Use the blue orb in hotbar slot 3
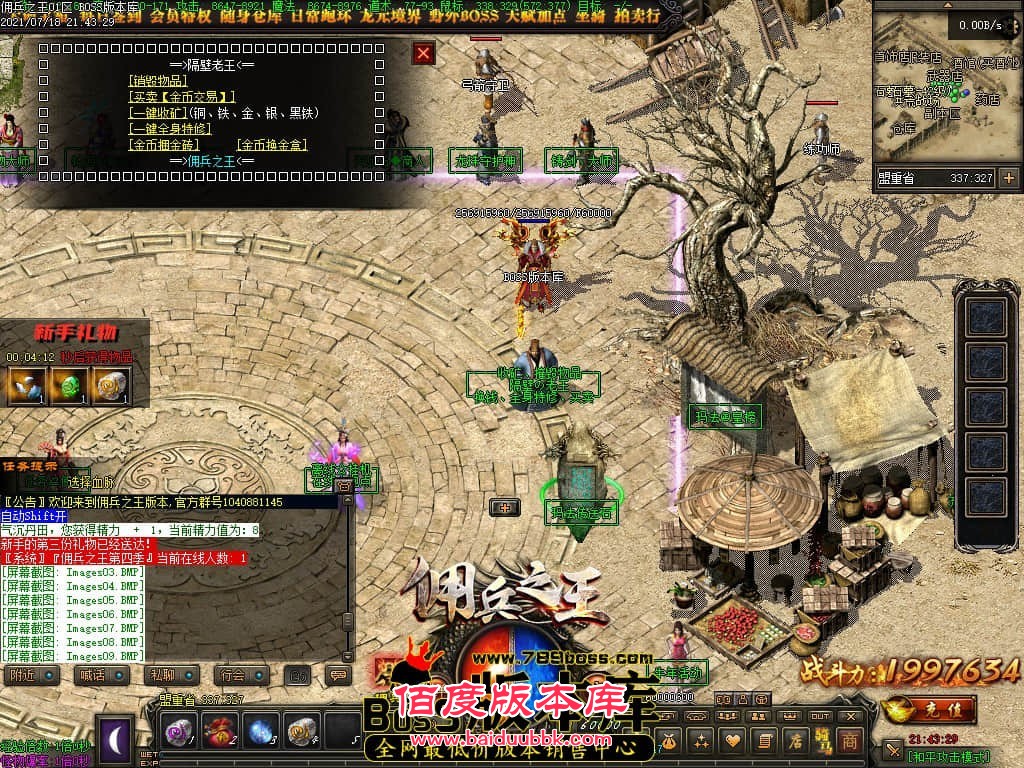Screen dimensions: 1024x768 pos(260,731)
